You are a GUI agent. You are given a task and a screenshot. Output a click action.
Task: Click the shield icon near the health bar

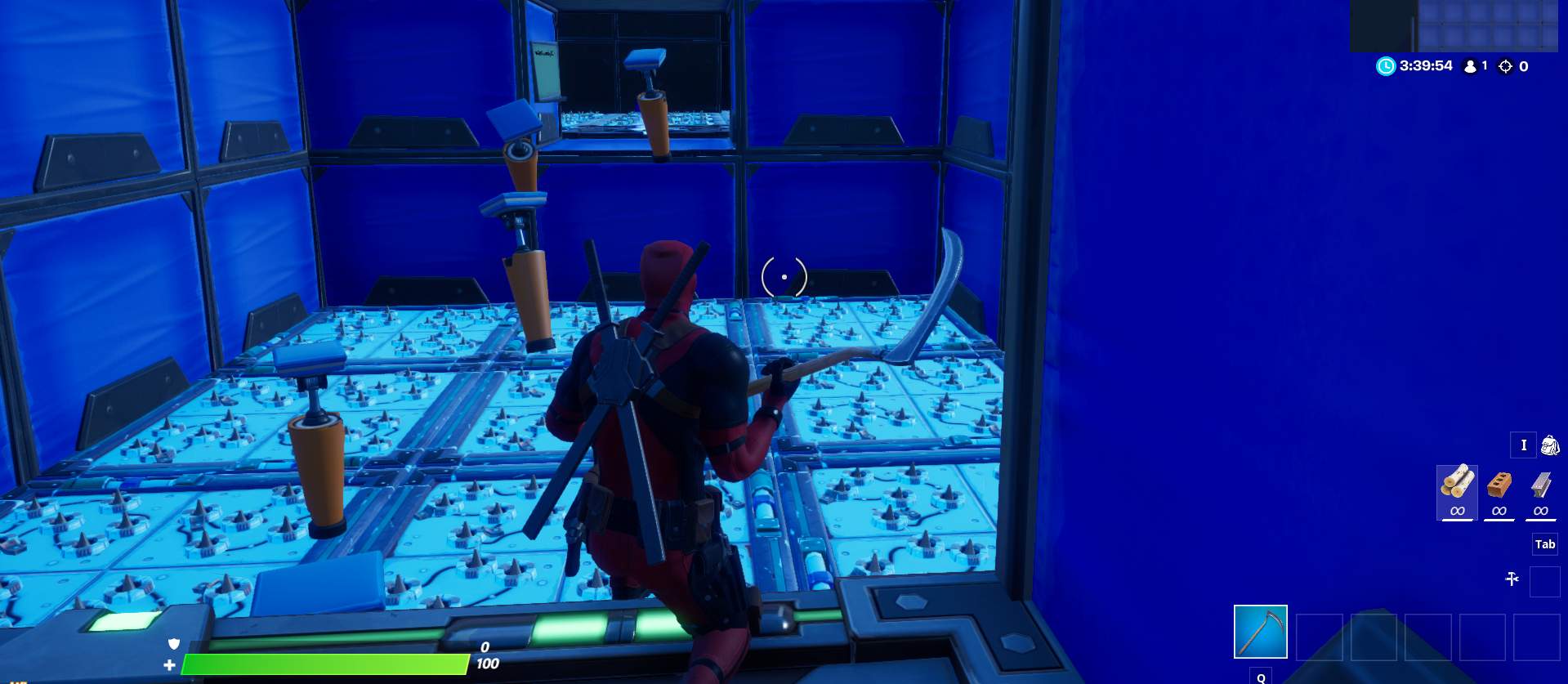(x=173, y=644)
